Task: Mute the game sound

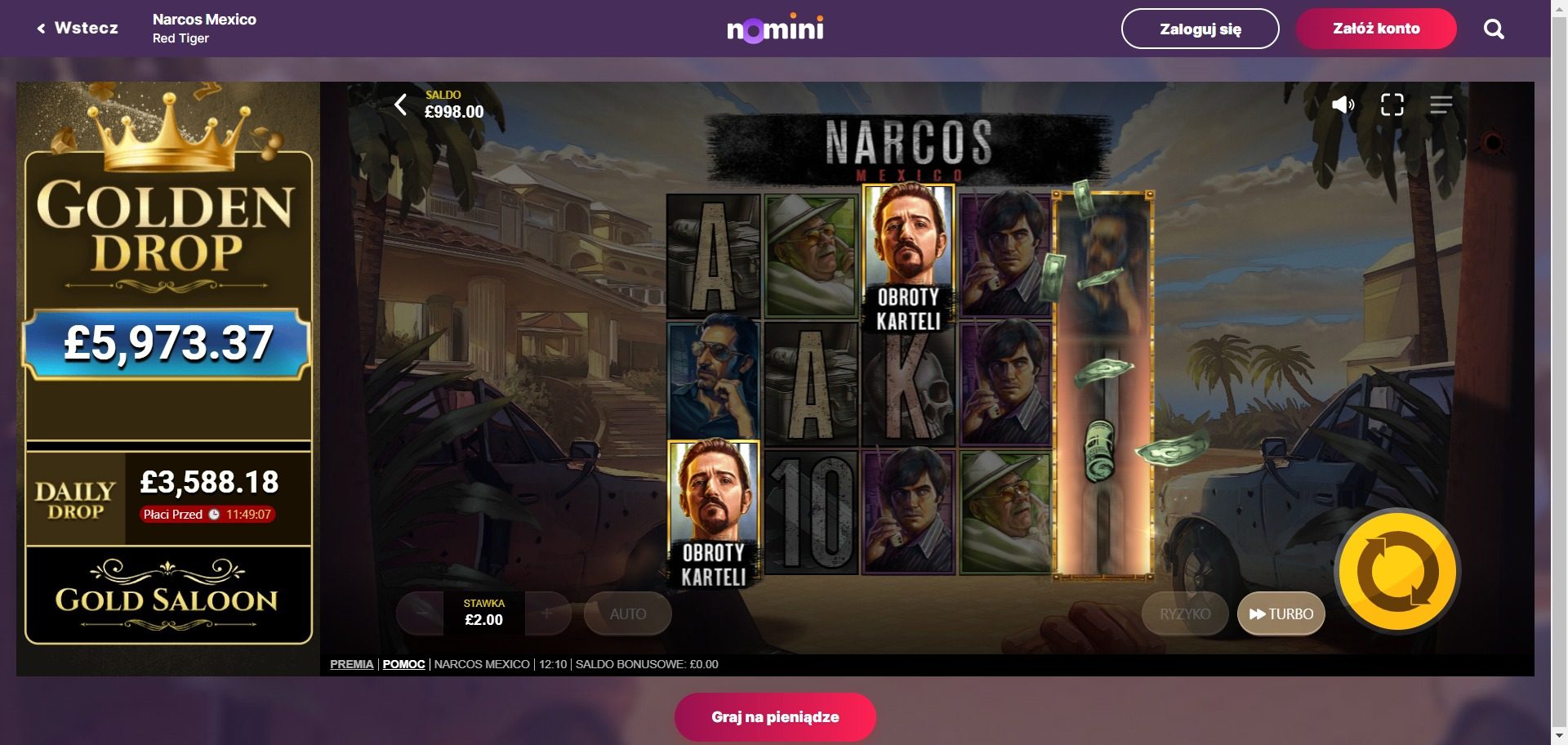Action: click(x=1343, y=105)
